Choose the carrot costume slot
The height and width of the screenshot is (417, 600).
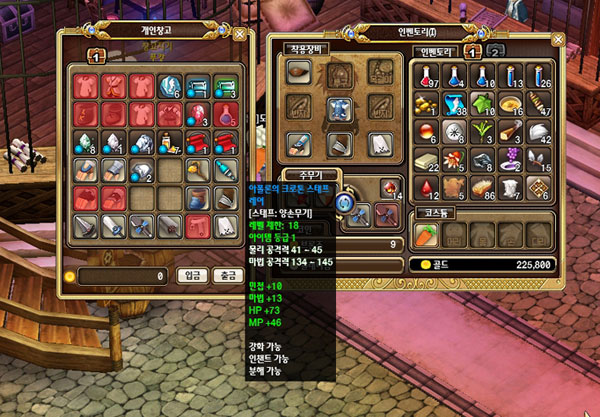[429, 233]
